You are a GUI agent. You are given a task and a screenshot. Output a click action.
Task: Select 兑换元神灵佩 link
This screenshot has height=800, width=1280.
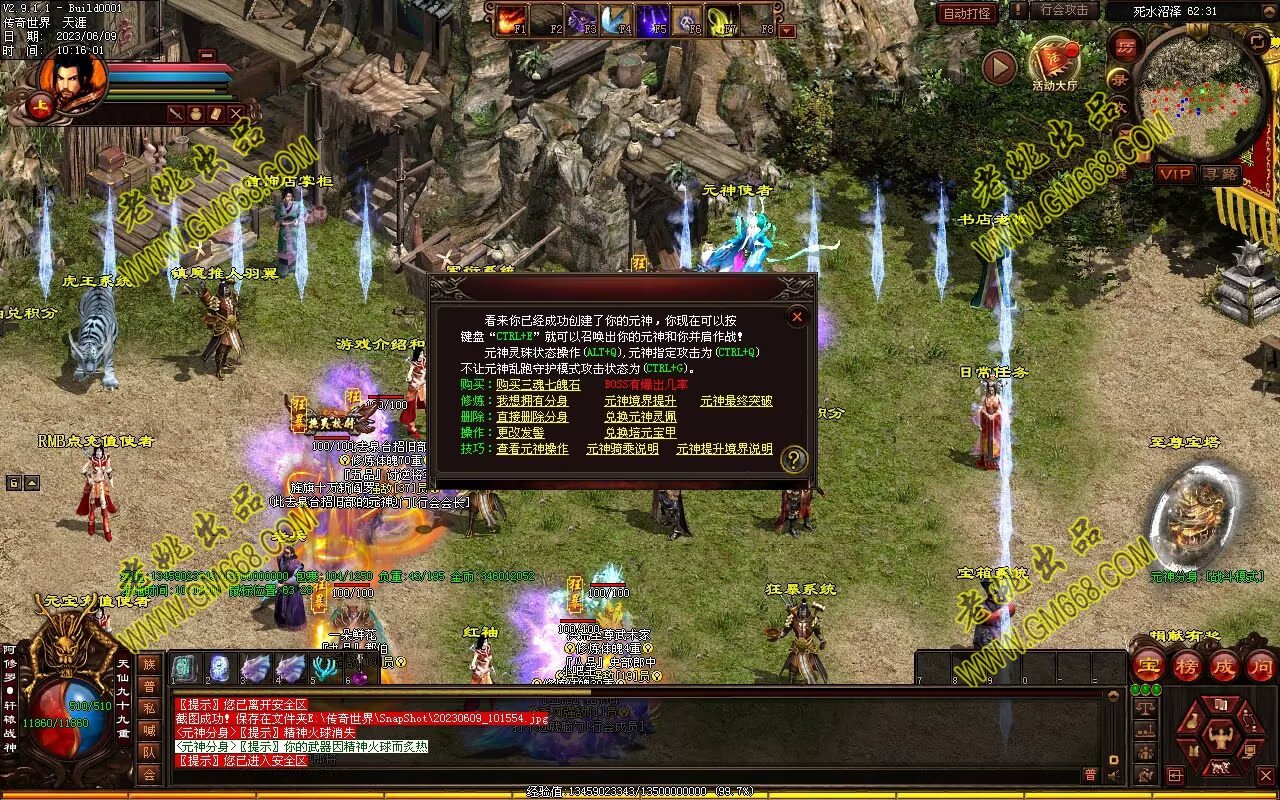point(640,417)
